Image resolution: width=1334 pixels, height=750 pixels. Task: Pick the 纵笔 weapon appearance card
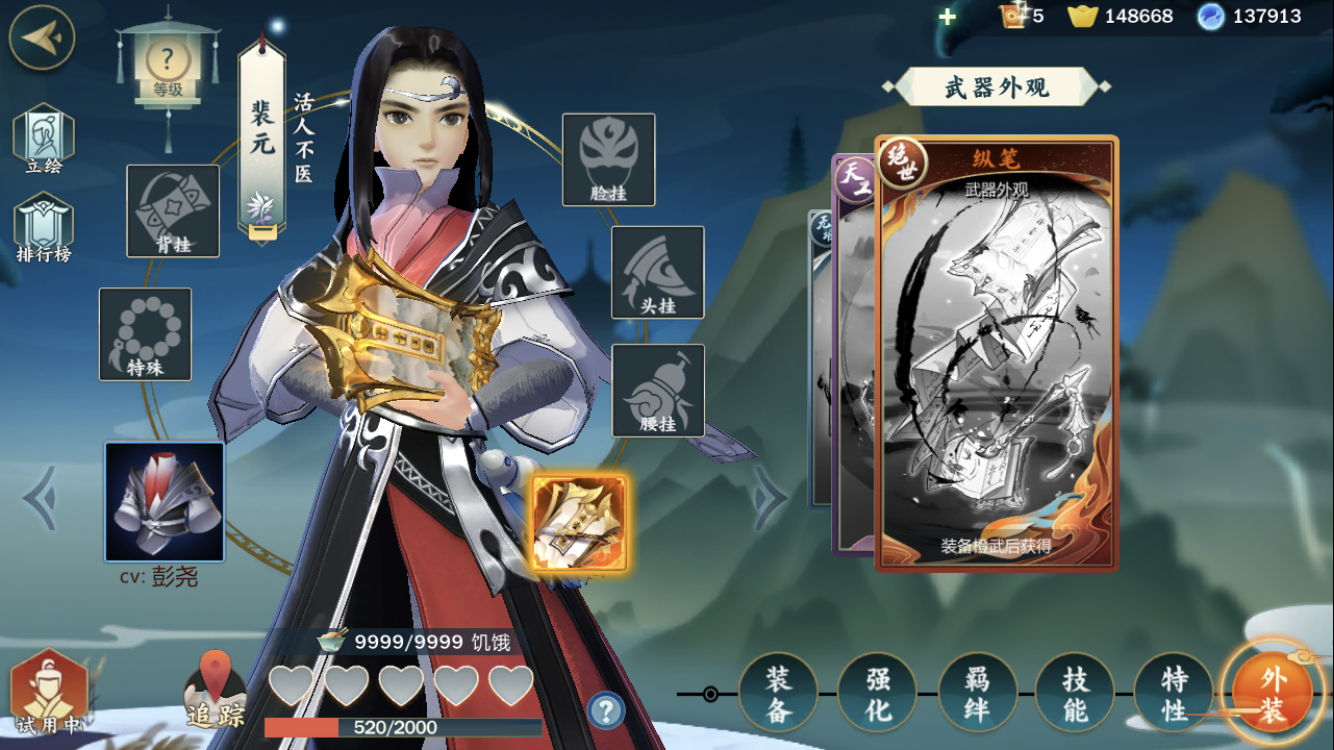point(996,353)
